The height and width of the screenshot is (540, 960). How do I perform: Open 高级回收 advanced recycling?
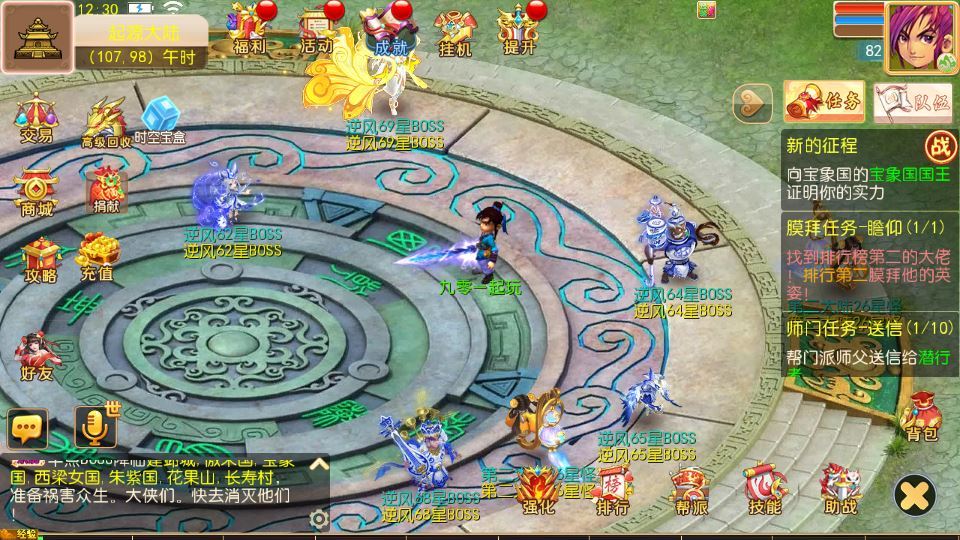click(x=105, y=122)
